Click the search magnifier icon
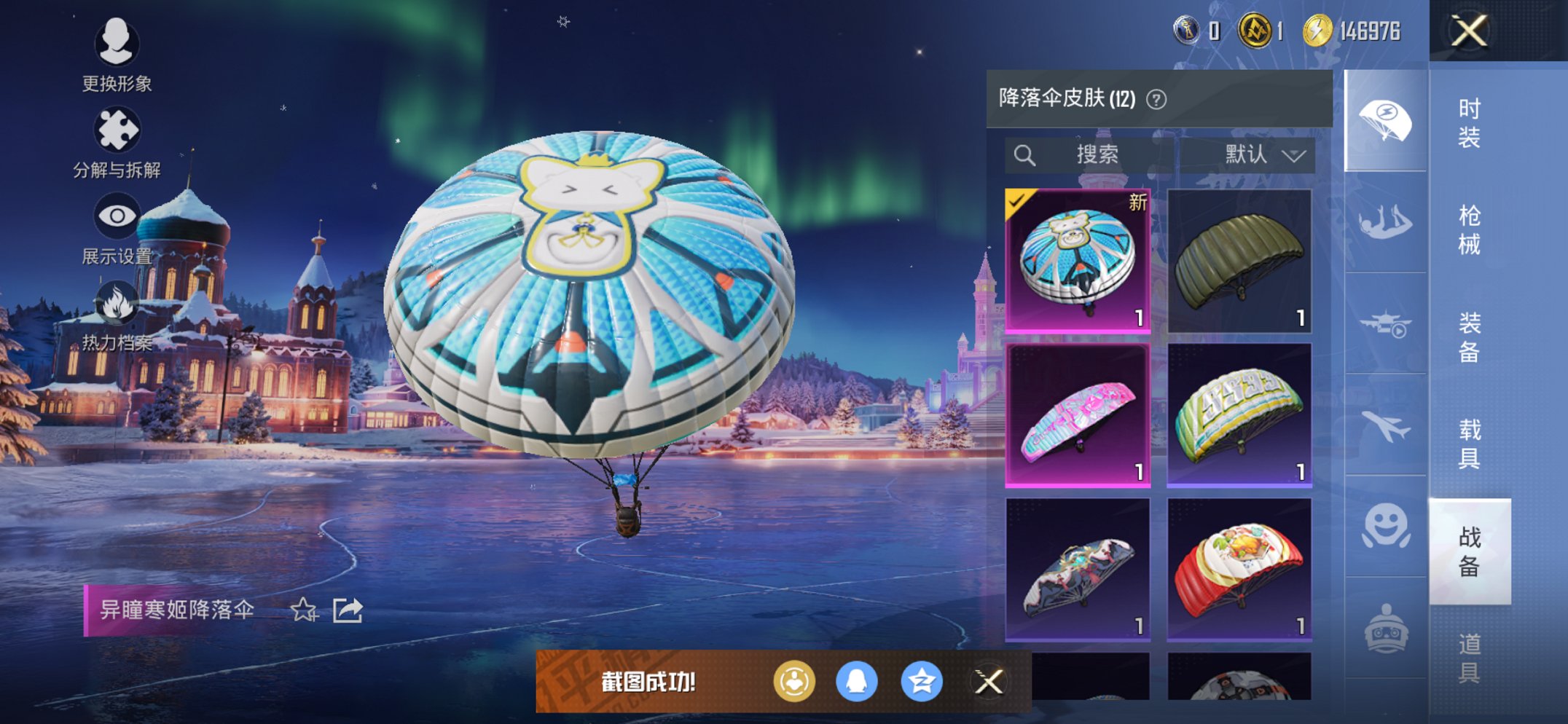 (1026, 154)
